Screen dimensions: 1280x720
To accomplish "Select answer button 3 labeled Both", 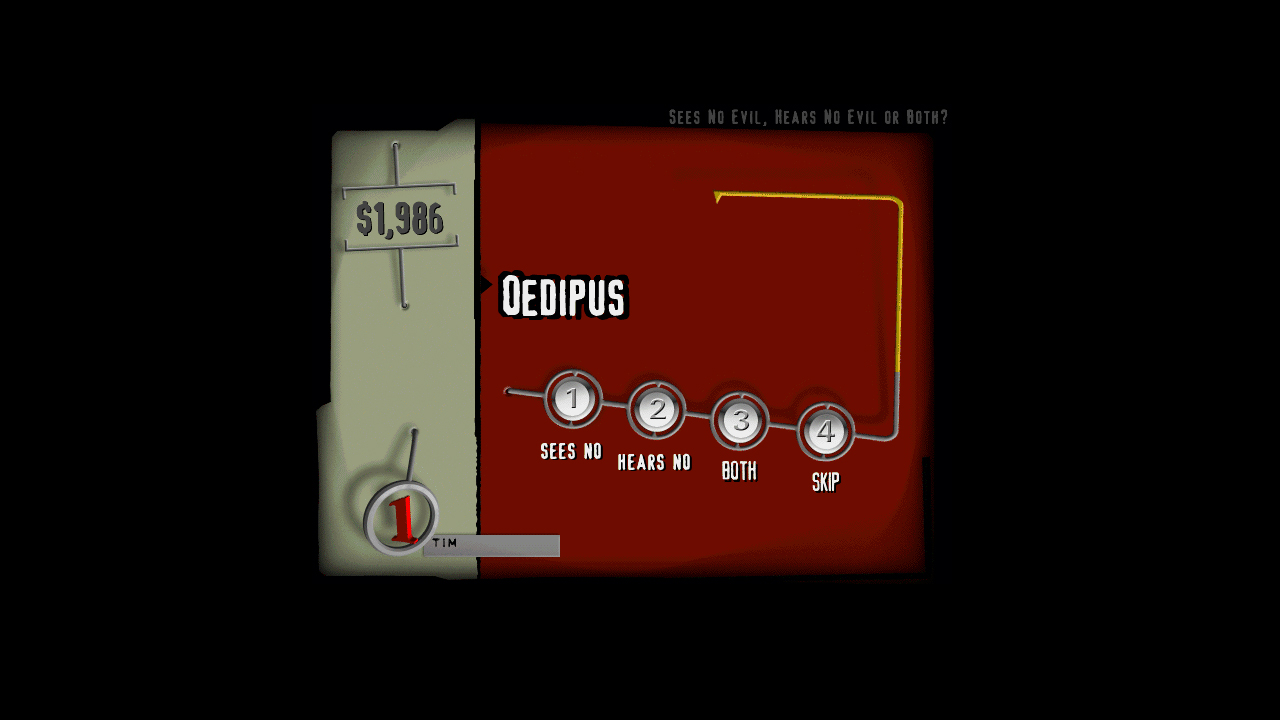I will click(739, 422).
